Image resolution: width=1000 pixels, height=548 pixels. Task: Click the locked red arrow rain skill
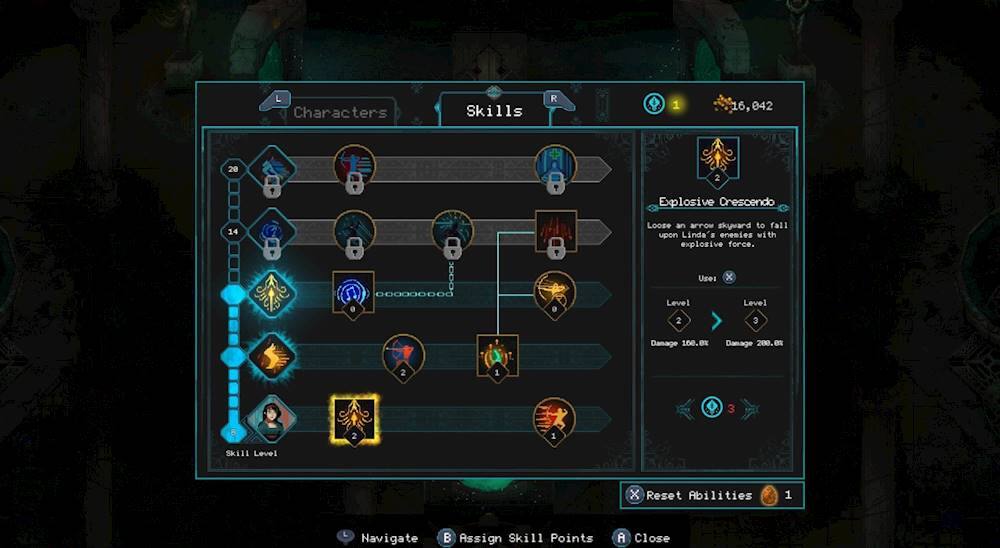coord(556,230)
